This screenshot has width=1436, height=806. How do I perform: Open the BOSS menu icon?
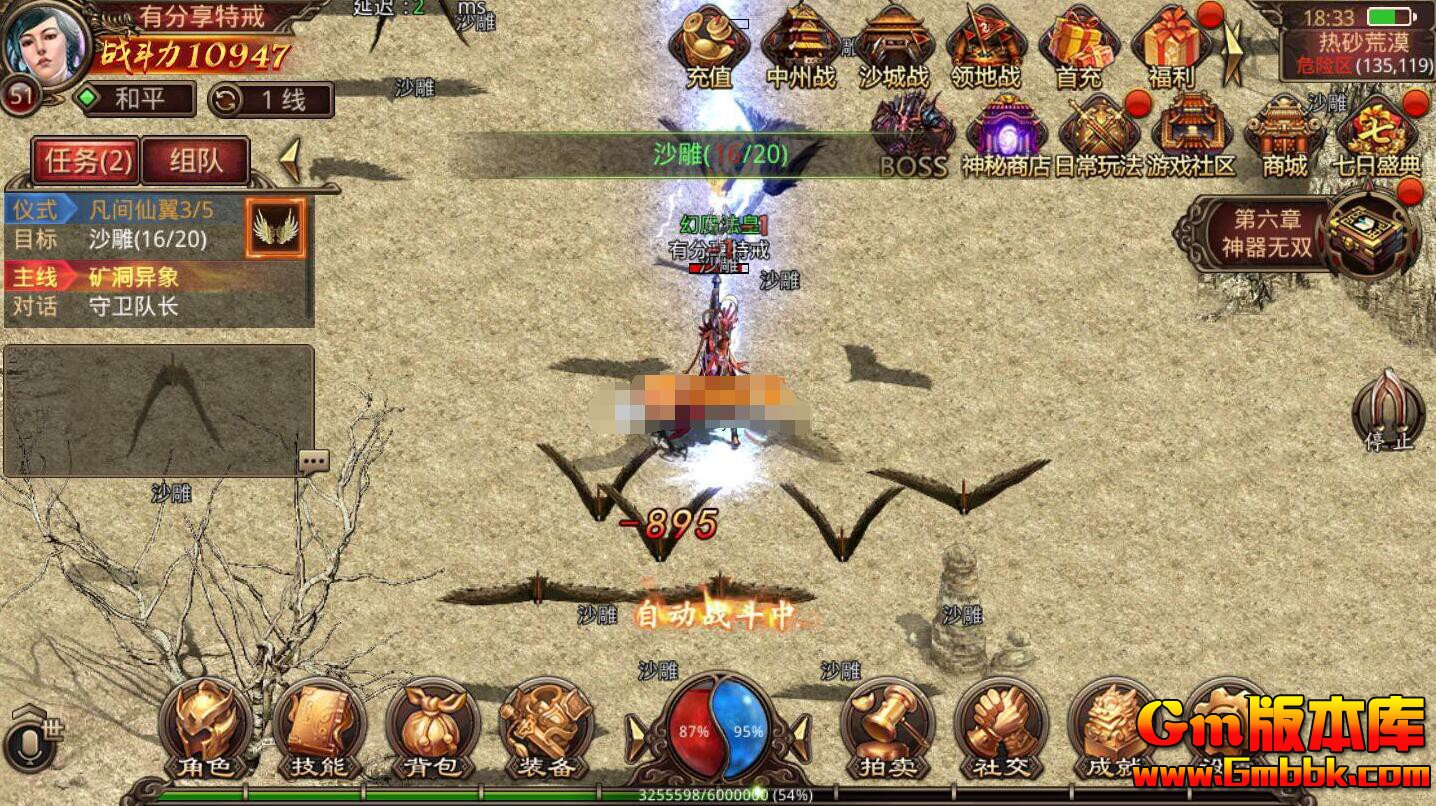coord(912,137)
